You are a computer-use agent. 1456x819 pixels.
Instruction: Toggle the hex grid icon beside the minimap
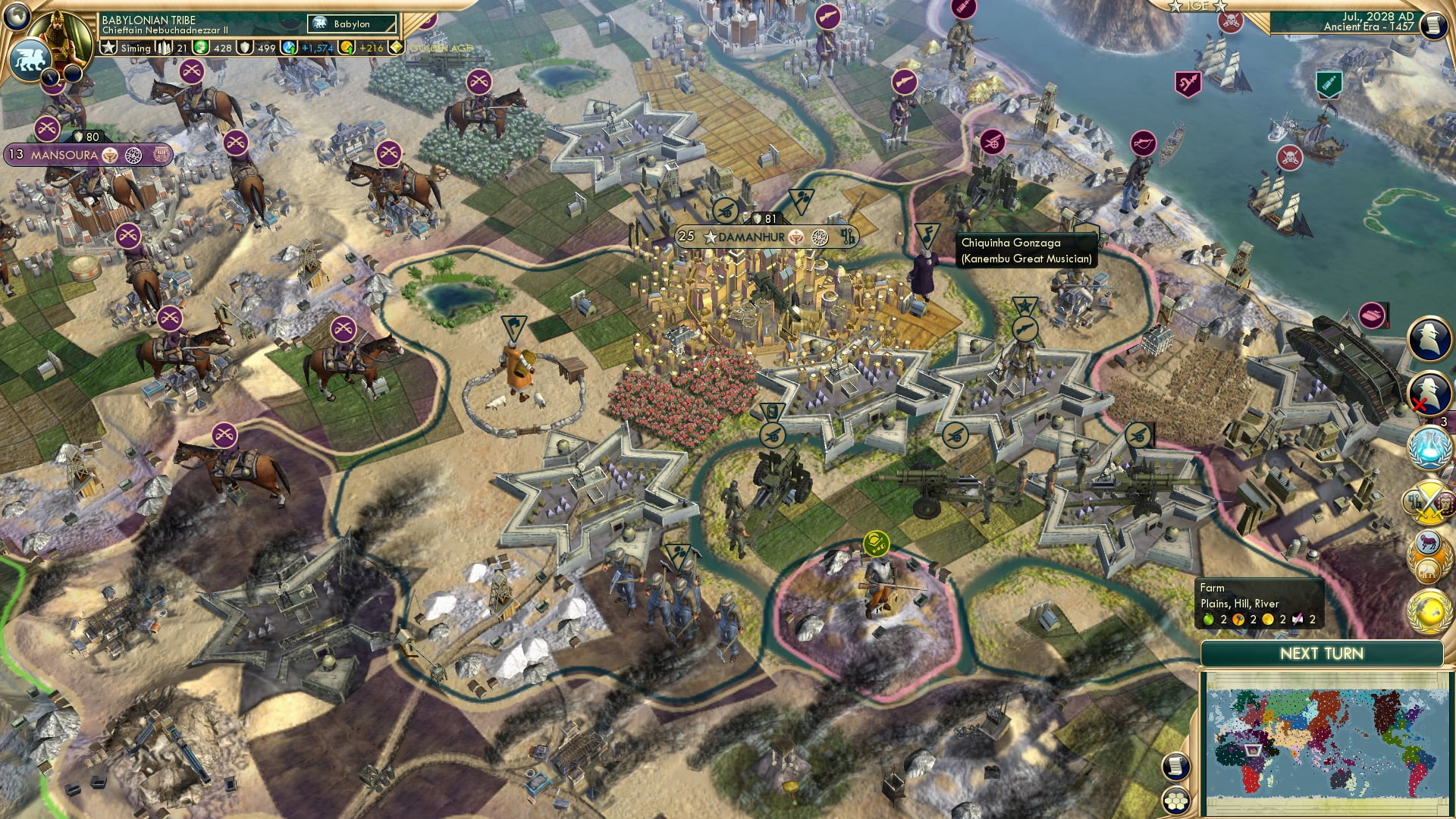coord(1176,802)
